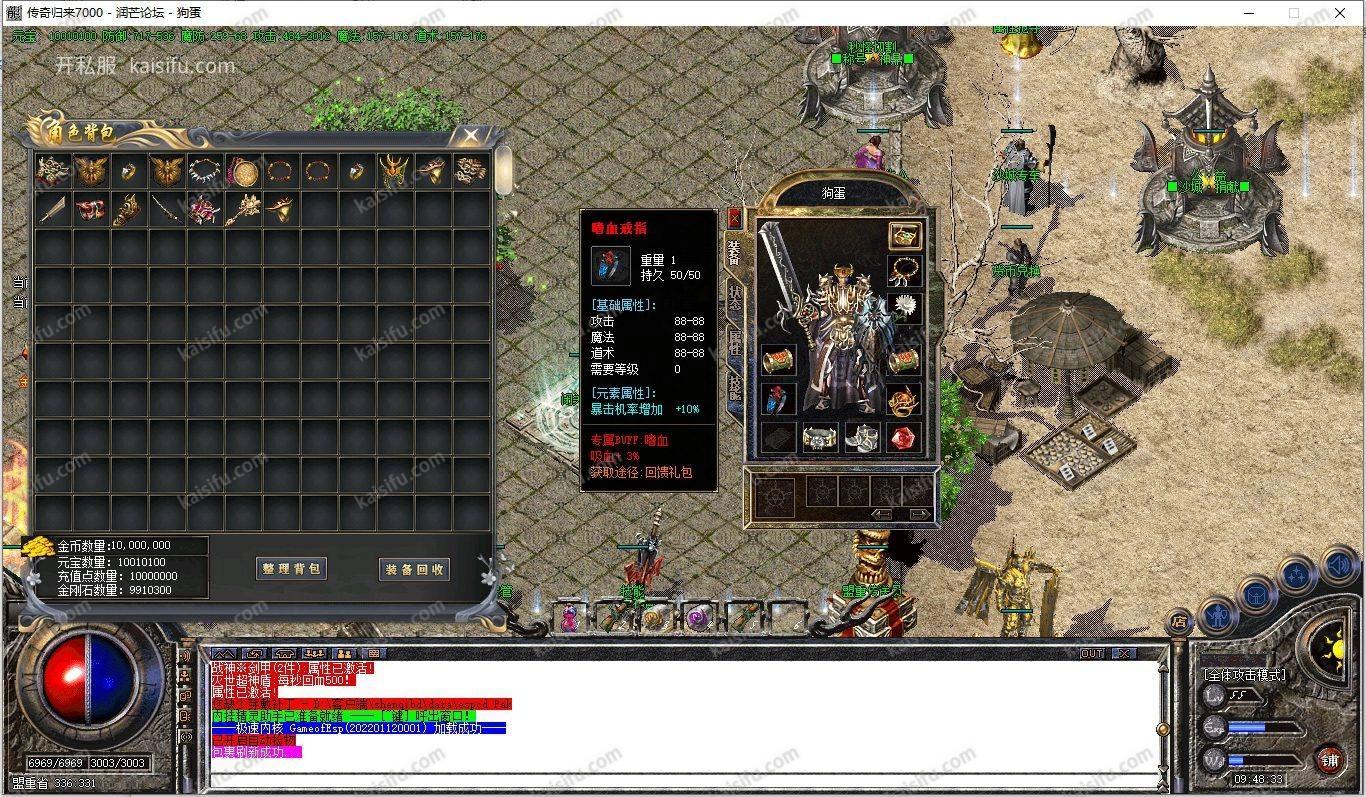The image size is (1366, 797).
Task: Open the 店 shop button
Action: [1181, 622]
